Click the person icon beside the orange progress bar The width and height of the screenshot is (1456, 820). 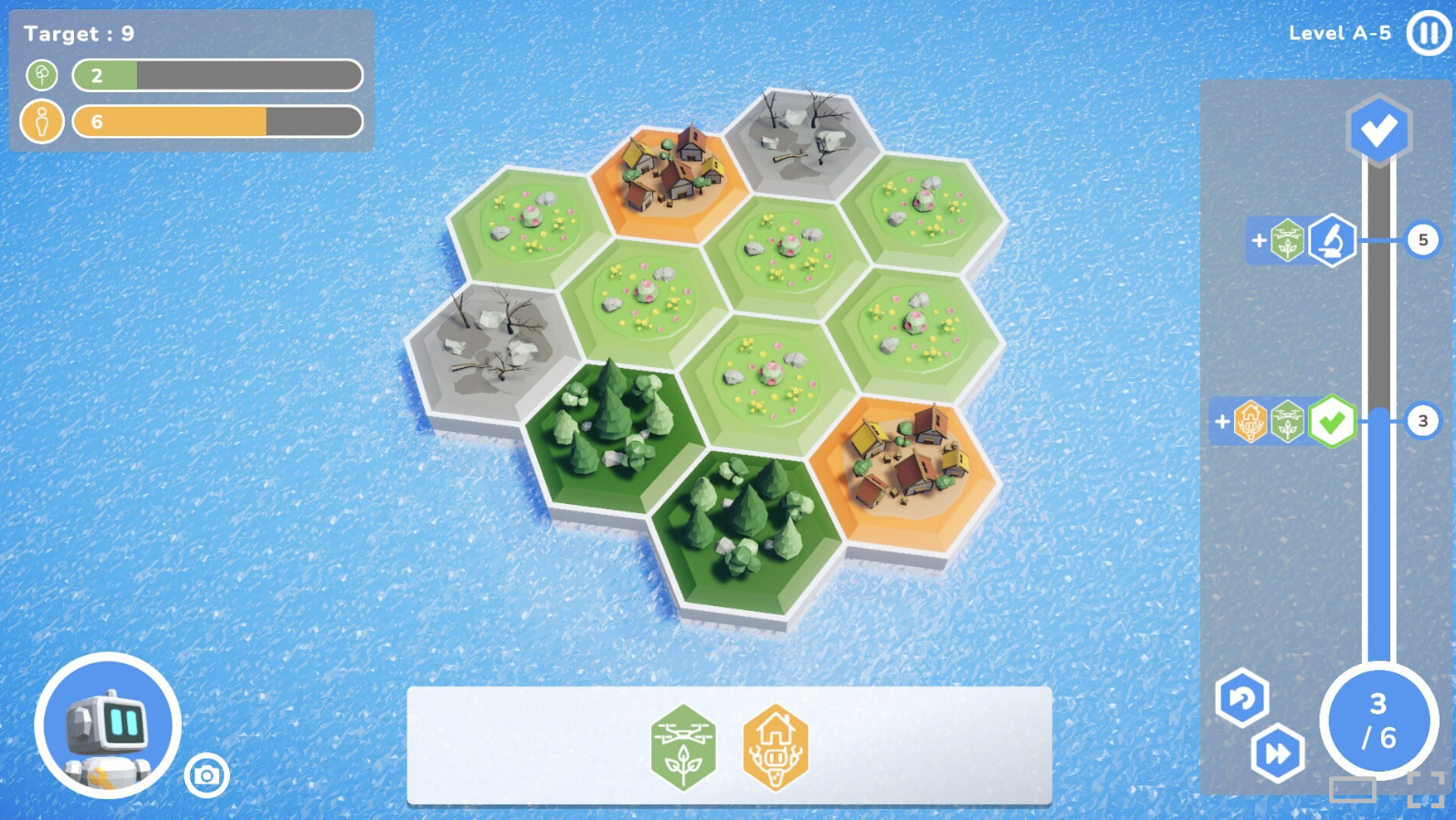[40, 121]
